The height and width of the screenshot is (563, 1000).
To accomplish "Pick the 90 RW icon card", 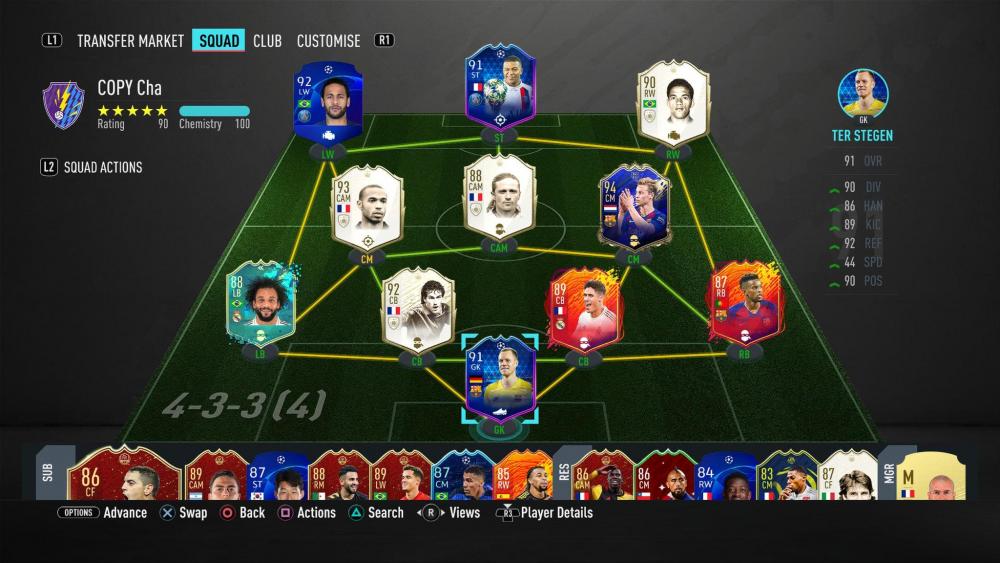I will coord(673,102).
